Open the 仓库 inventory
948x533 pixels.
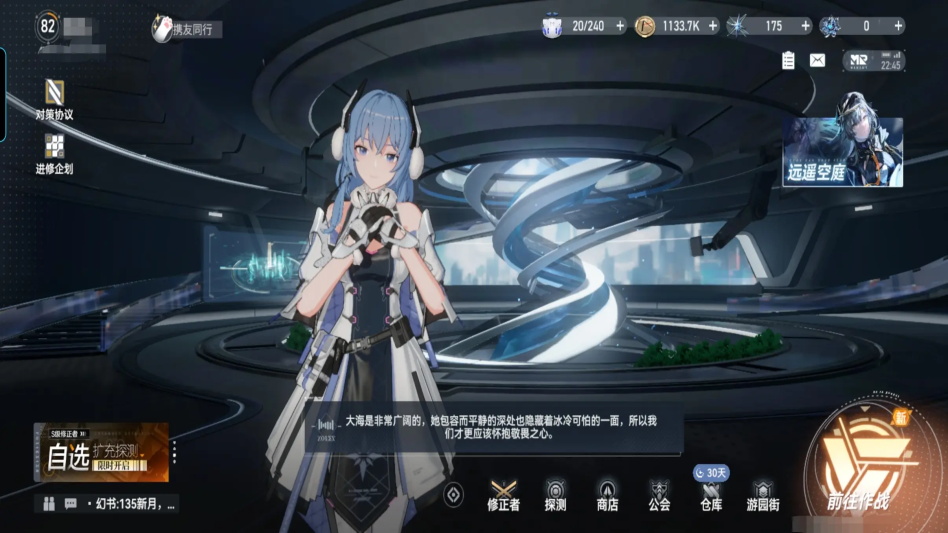click(x=711, y=494)
